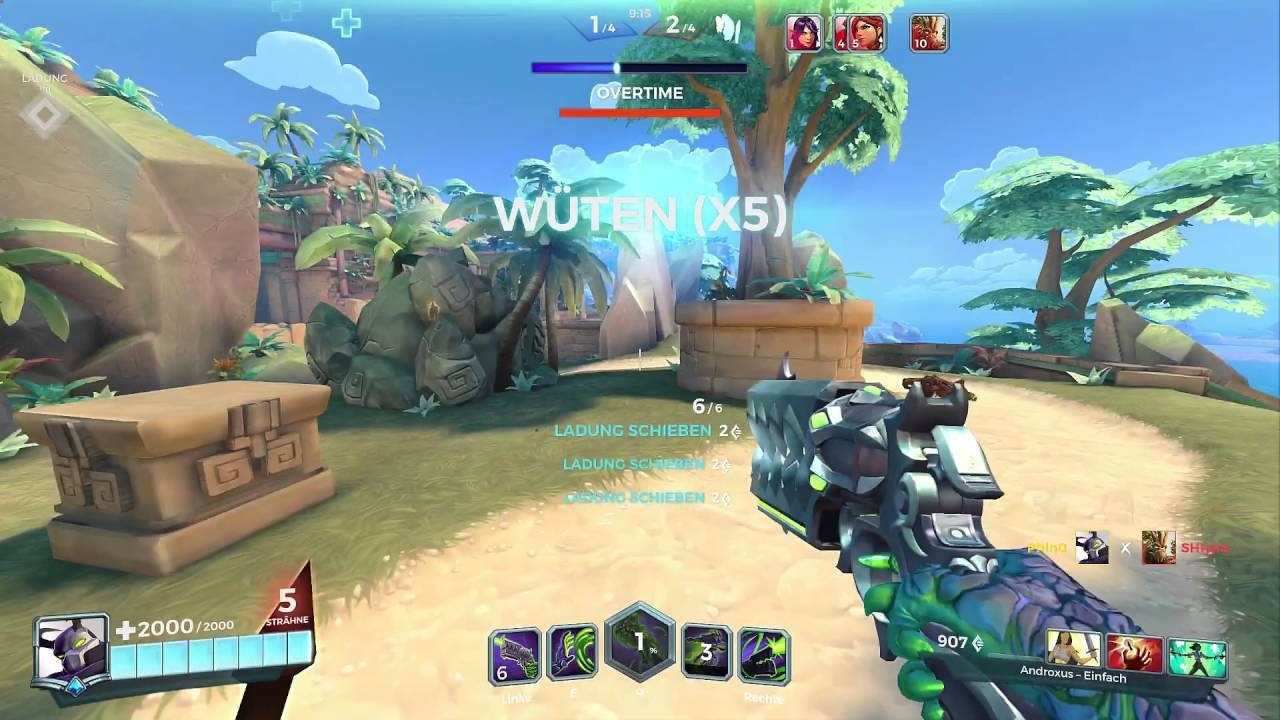Click the red-haired portrait showing 4 and 5
The height and width of the screenshot is (720, 1280).
coord(864,33)
